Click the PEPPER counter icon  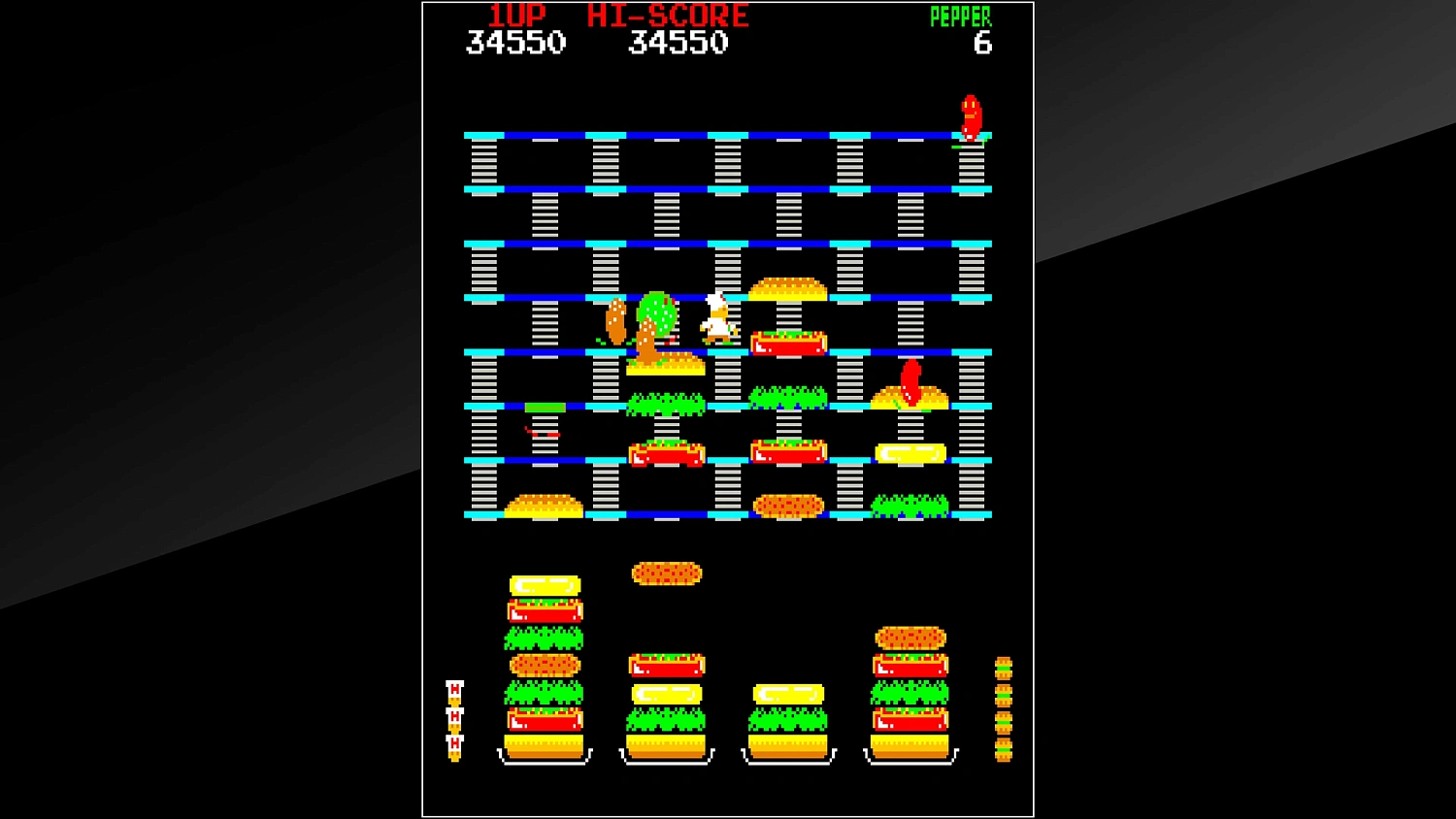point(959,15)
